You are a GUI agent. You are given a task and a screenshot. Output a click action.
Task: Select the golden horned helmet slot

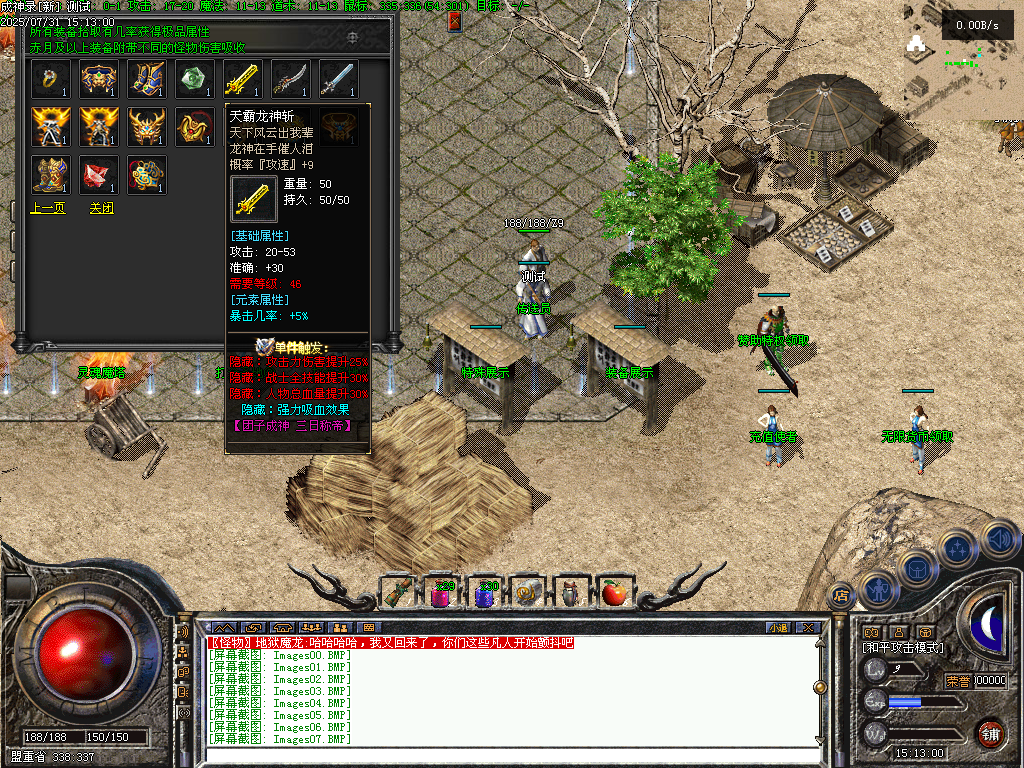tap(146, 128)
